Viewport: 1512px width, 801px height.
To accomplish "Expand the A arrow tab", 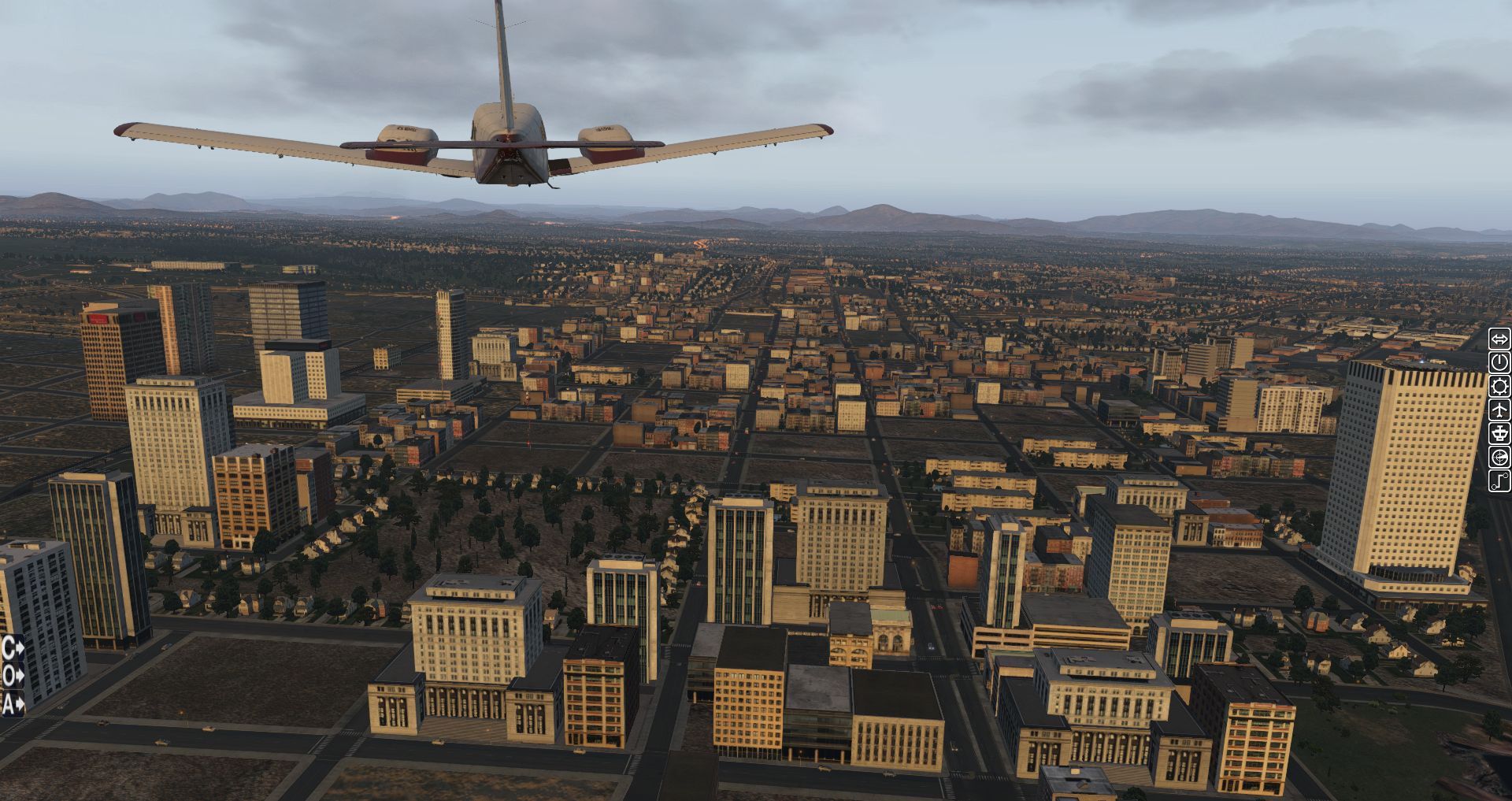I will [x=13, y=703].
